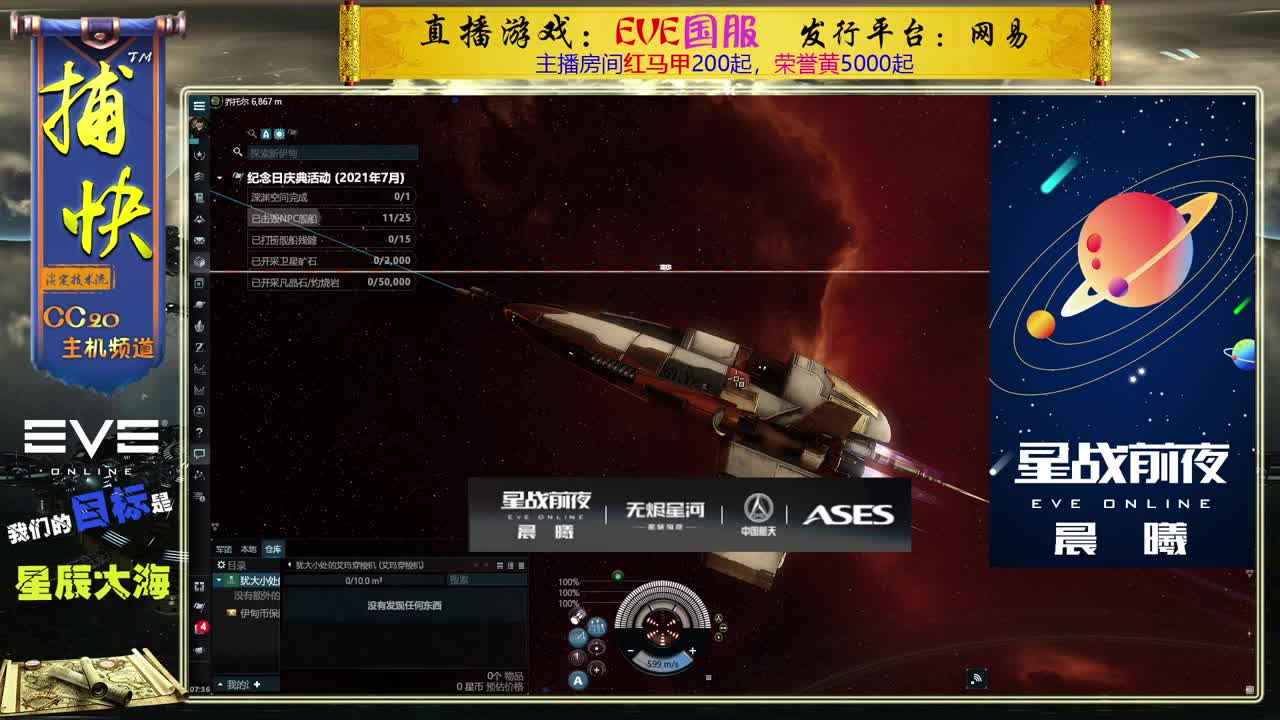1280x720 pixels.
Task: Toggle the green safety indicator above the HUD
Action: tap(618, 577)
